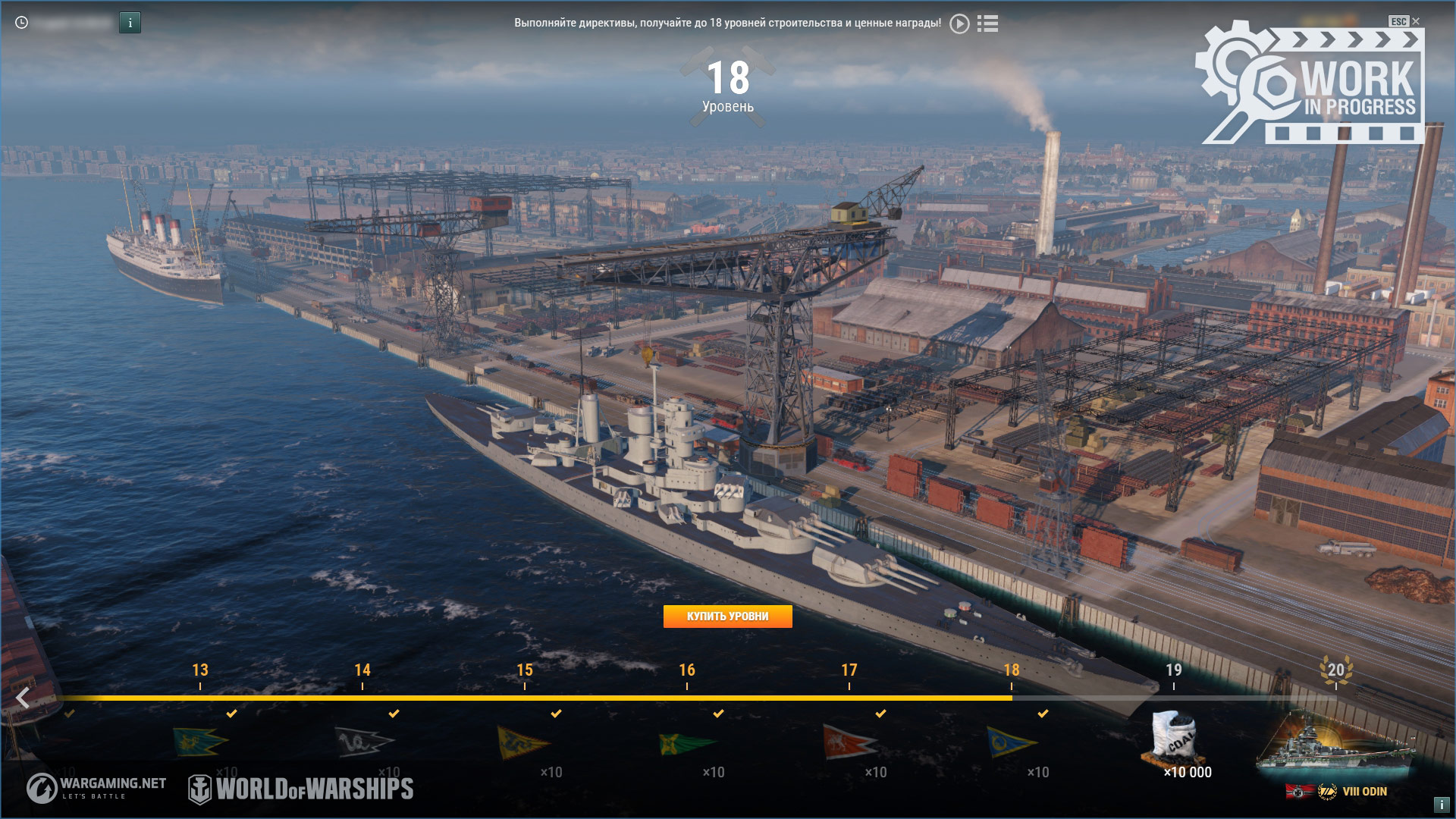Play the shipyard intro video
Screen dimensions: 1456x819
pos(959,24)
